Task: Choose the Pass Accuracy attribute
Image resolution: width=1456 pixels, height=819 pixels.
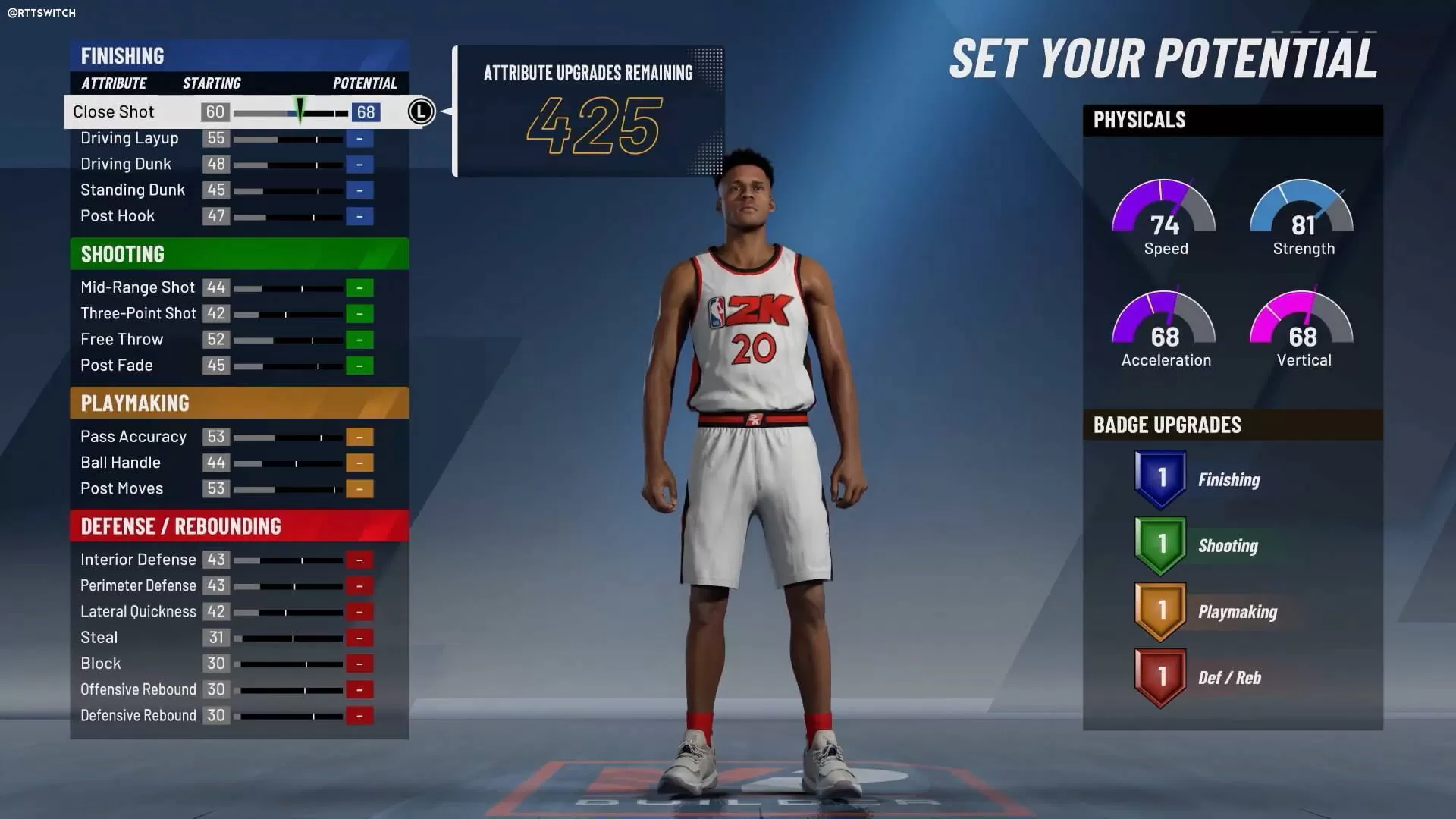Action: (133, 437)
